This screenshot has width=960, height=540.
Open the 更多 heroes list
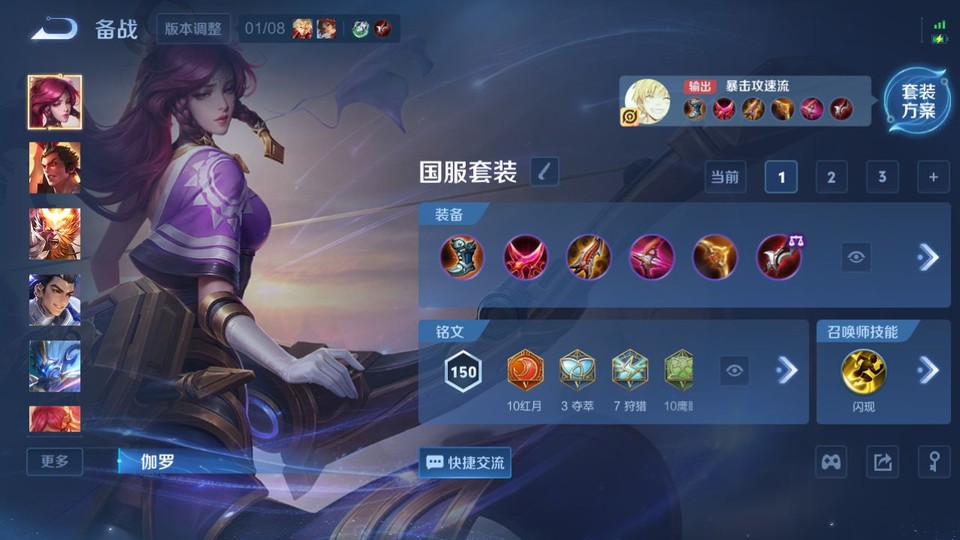[x=55, y=461]
